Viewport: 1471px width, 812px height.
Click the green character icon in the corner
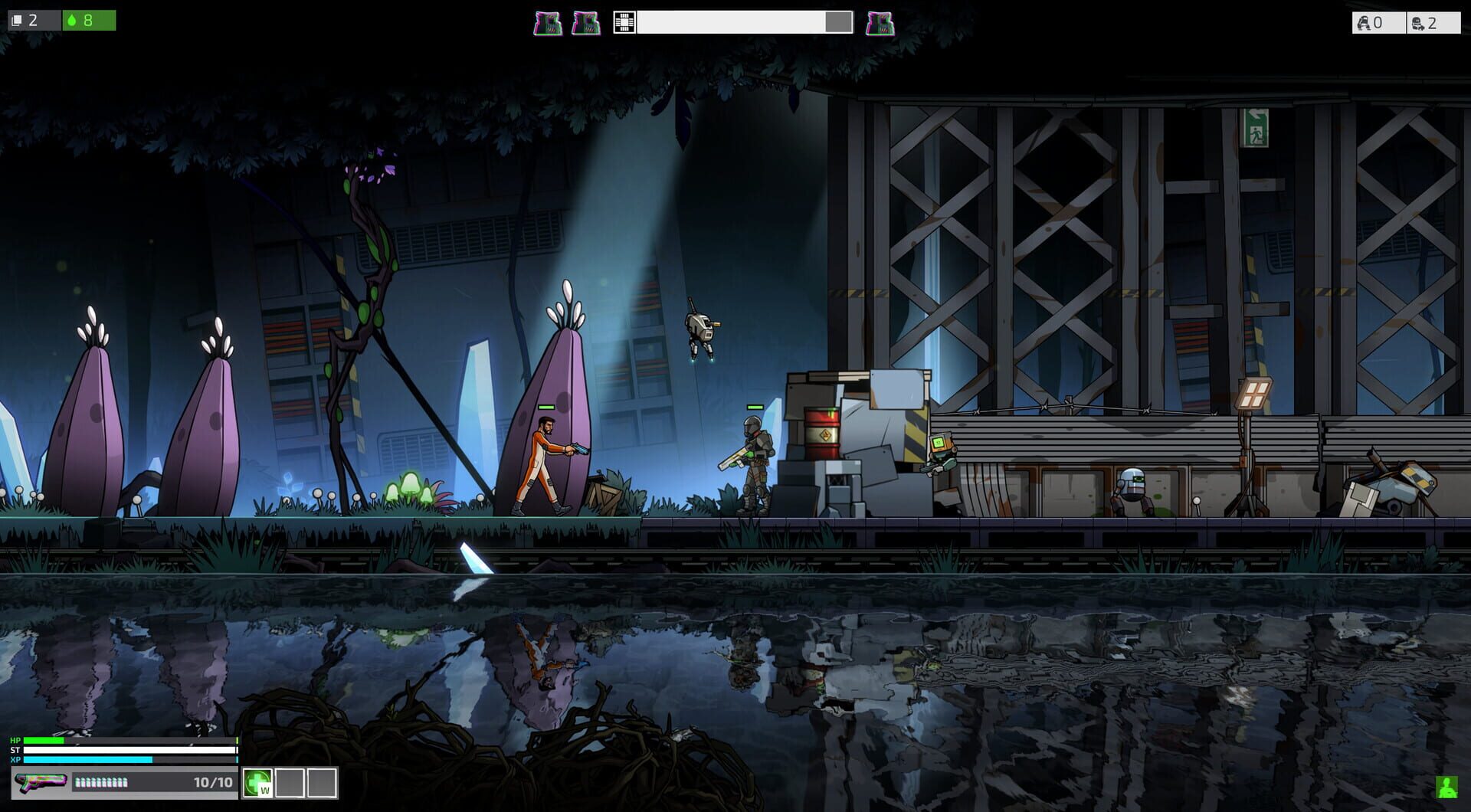1446,787
